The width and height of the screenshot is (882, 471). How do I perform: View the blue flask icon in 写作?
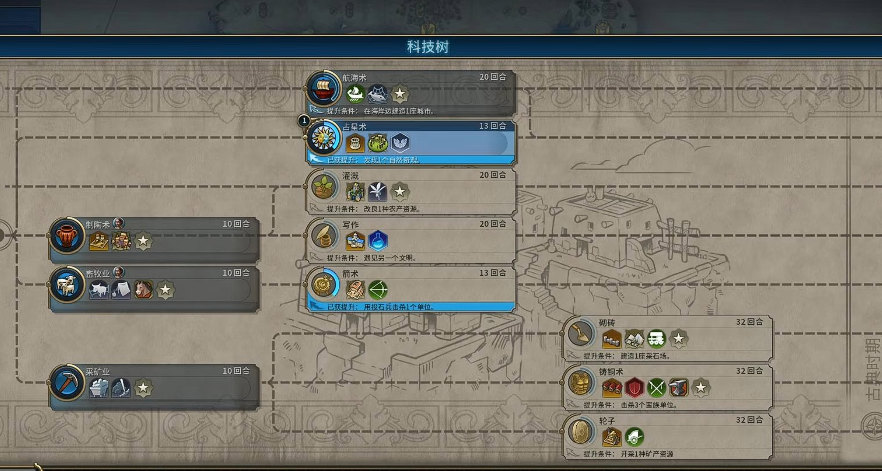tap(377, 240)
